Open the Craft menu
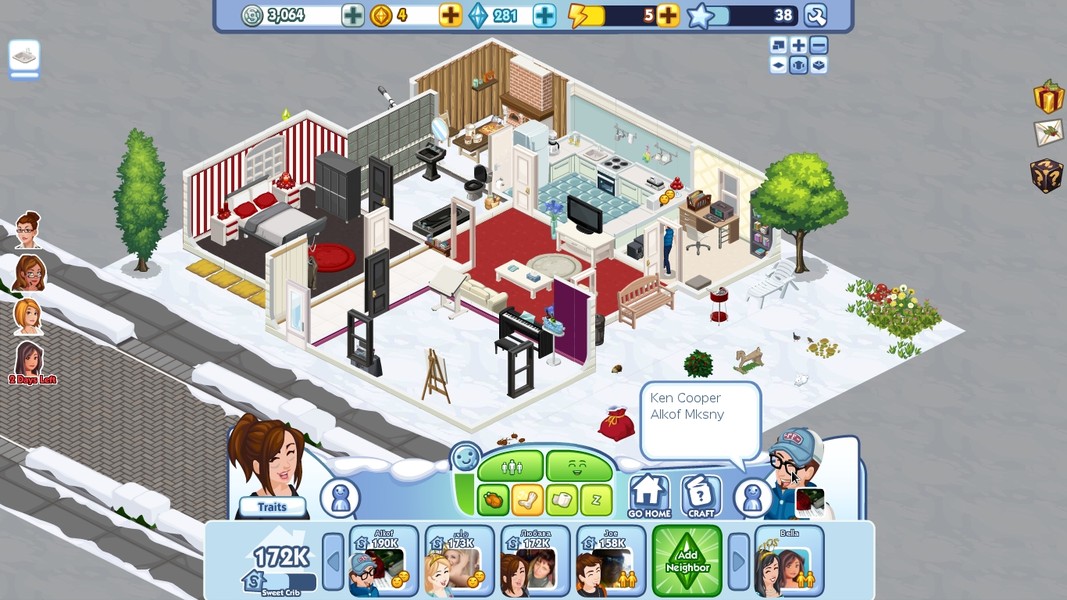Screen dimensions: 1067x600 [701, 496]
